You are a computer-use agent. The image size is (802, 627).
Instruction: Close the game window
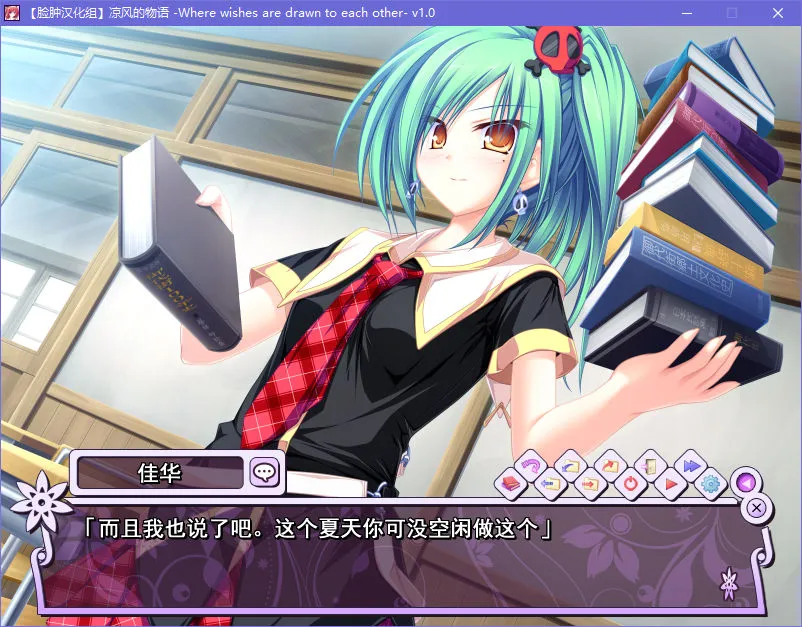click(778, 13)
